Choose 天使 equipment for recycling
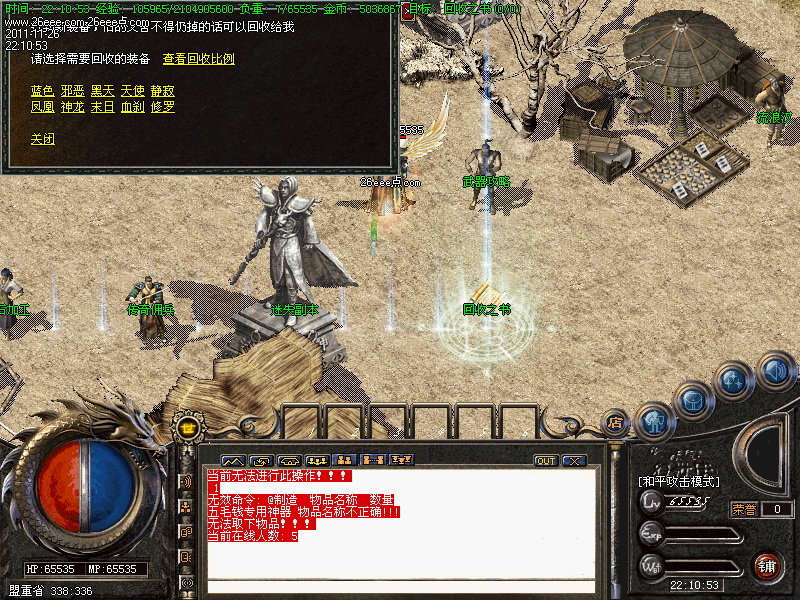This screenshot has height=600, width=800. [132, 91]
